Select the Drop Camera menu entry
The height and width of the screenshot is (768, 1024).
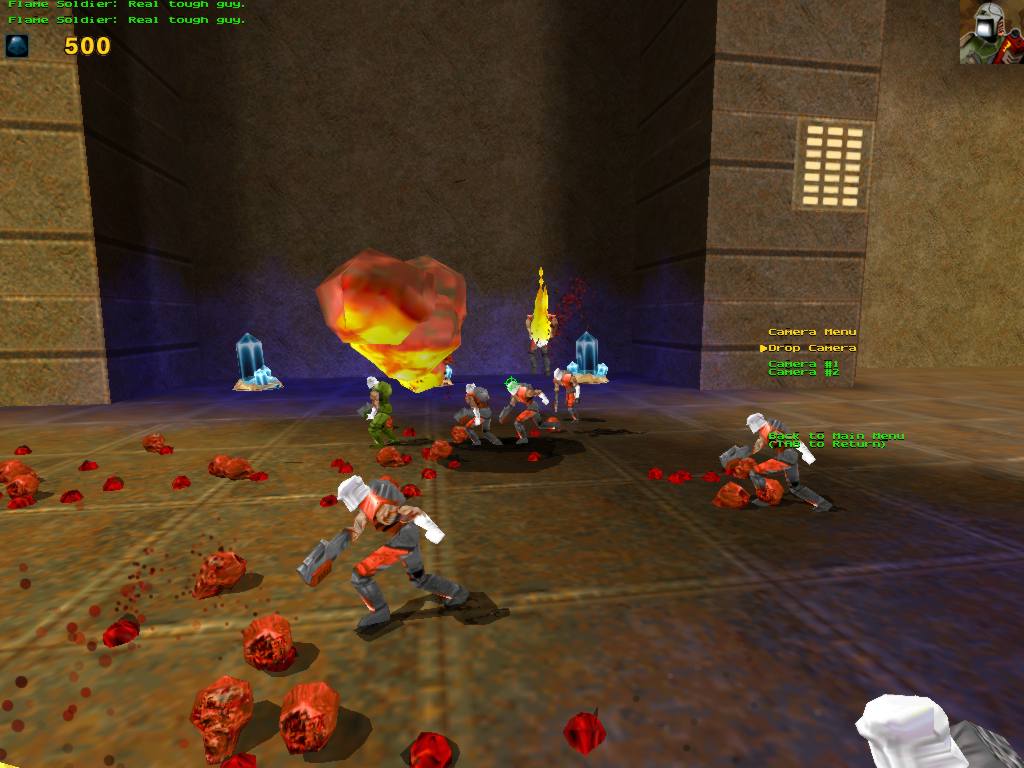pos(812,348)
